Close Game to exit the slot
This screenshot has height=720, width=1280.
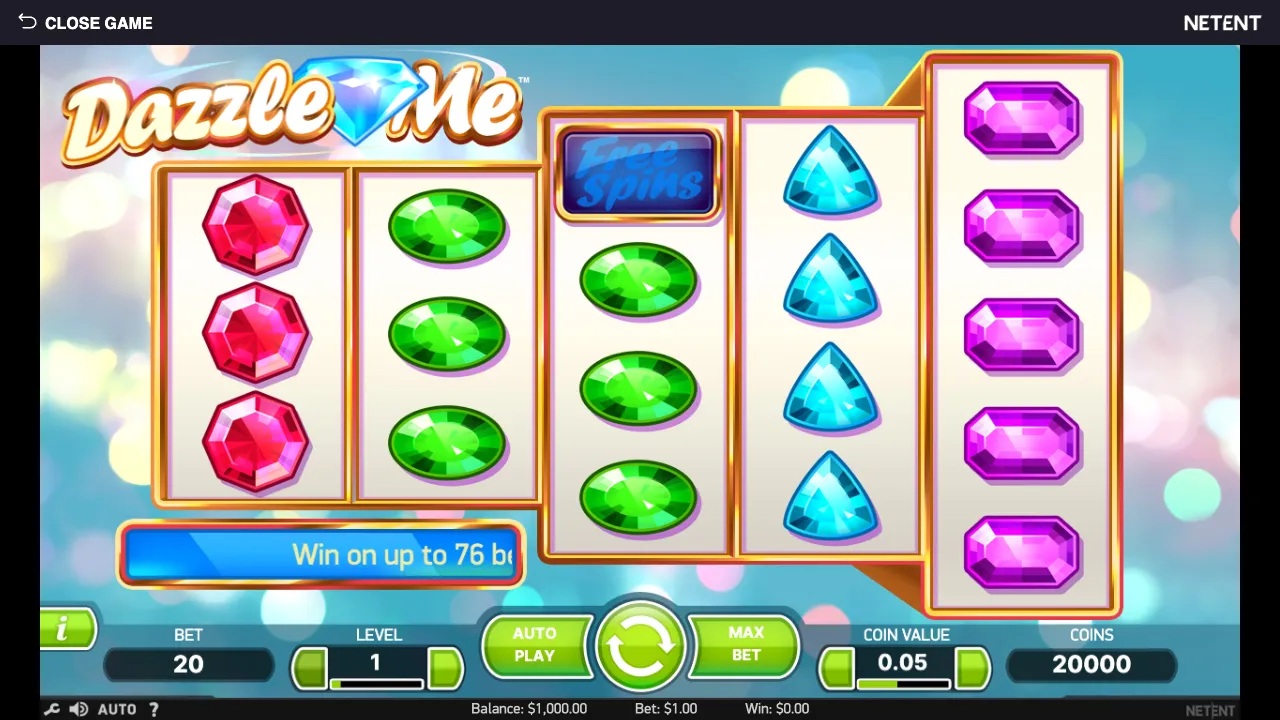(x=99, y=22)
